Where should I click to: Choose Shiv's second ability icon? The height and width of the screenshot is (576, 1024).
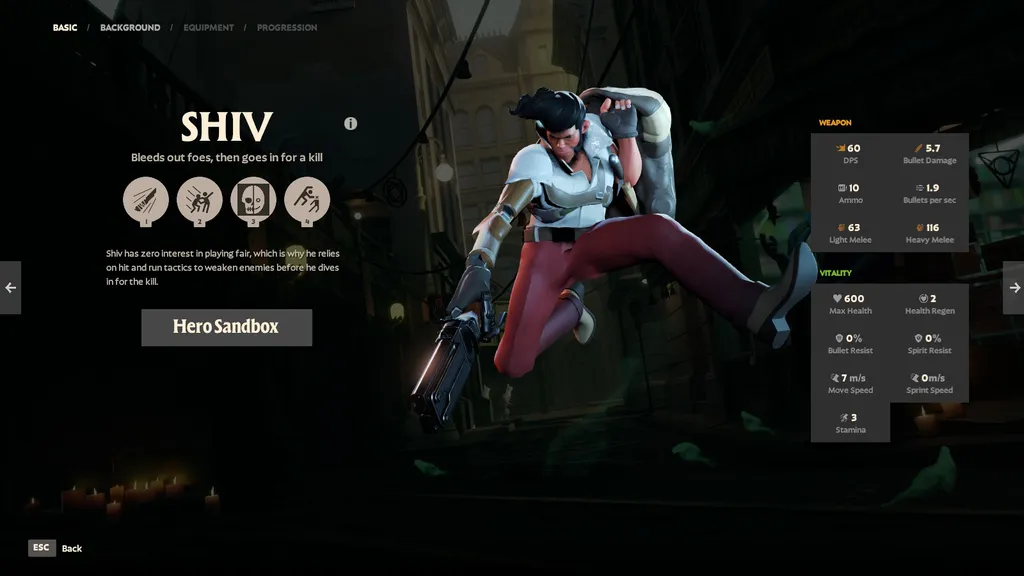pyautogui.click(x=199, y=200)
